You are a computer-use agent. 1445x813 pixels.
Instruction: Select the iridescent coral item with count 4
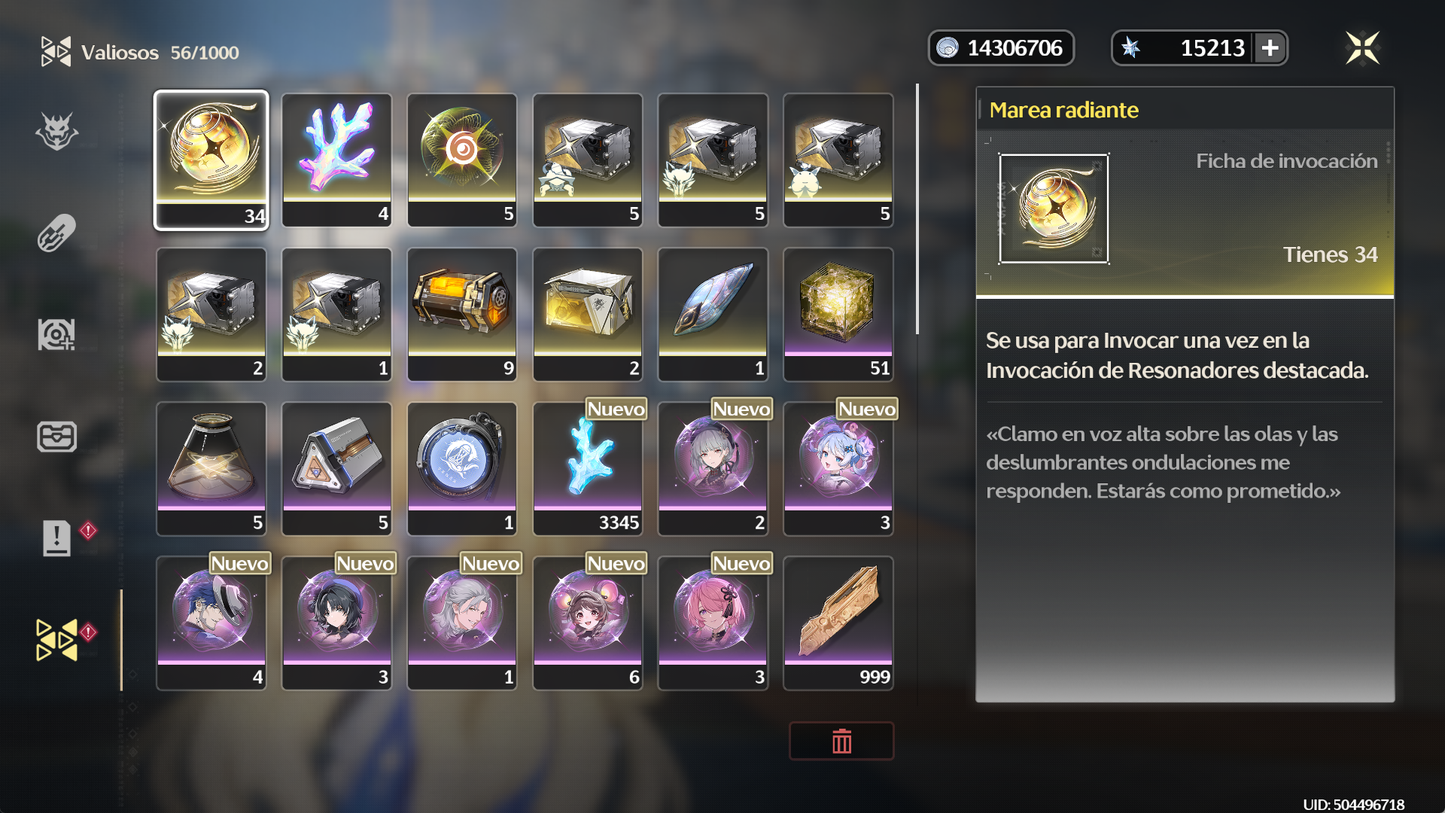[x=337, y=160]
